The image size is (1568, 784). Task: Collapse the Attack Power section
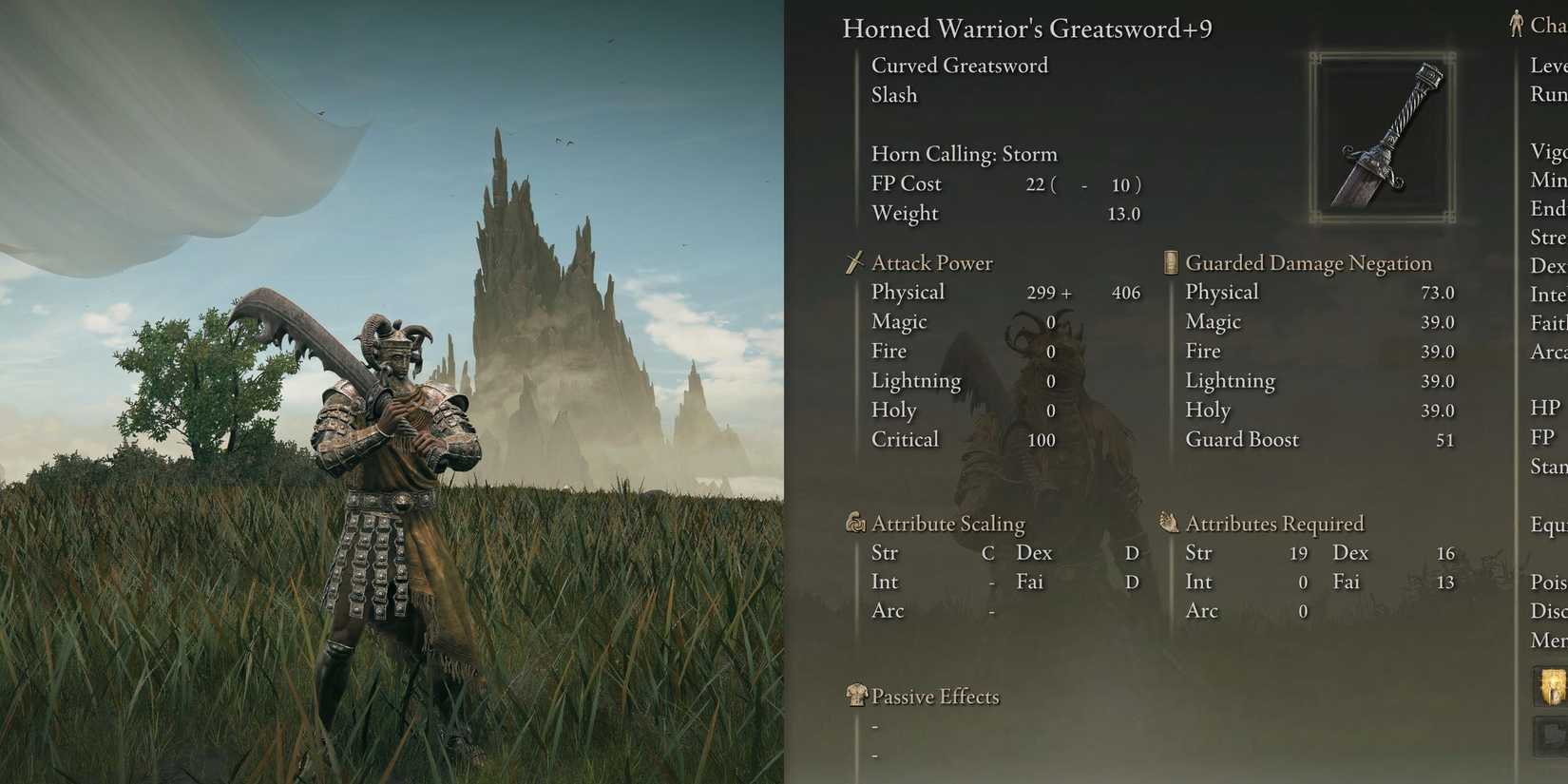(930, 262)
